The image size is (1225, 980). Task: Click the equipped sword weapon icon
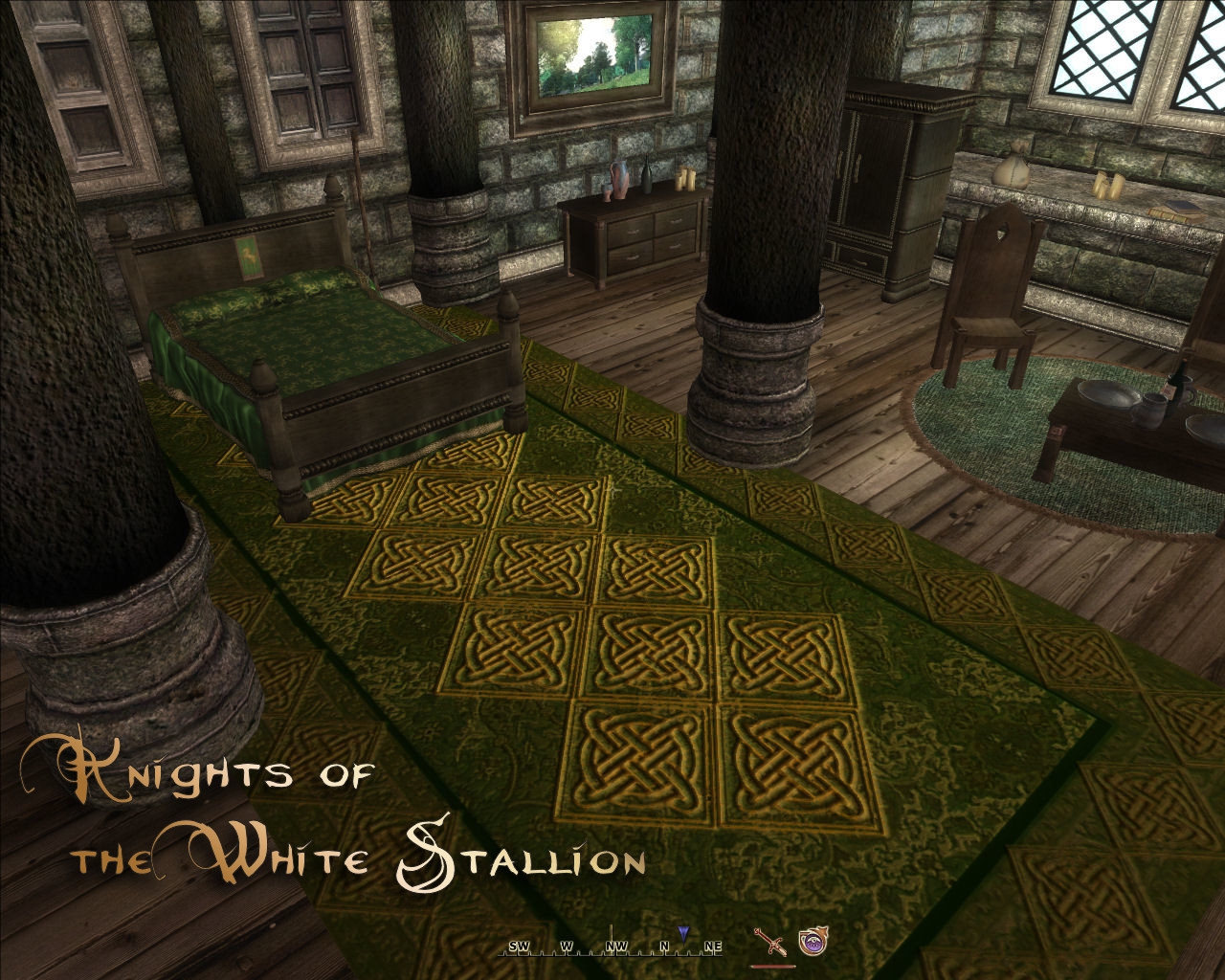pyautogui.click(x=770, y=943)
